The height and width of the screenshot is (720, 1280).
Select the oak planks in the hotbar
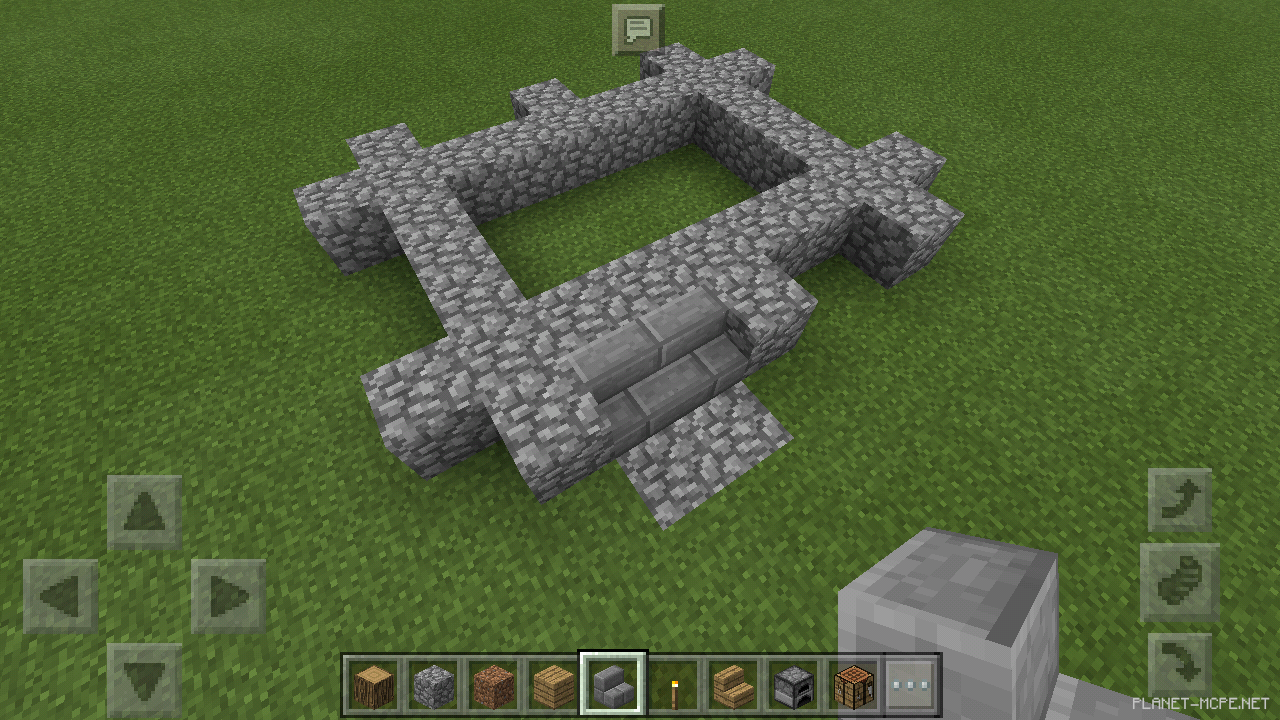[553, 685]
